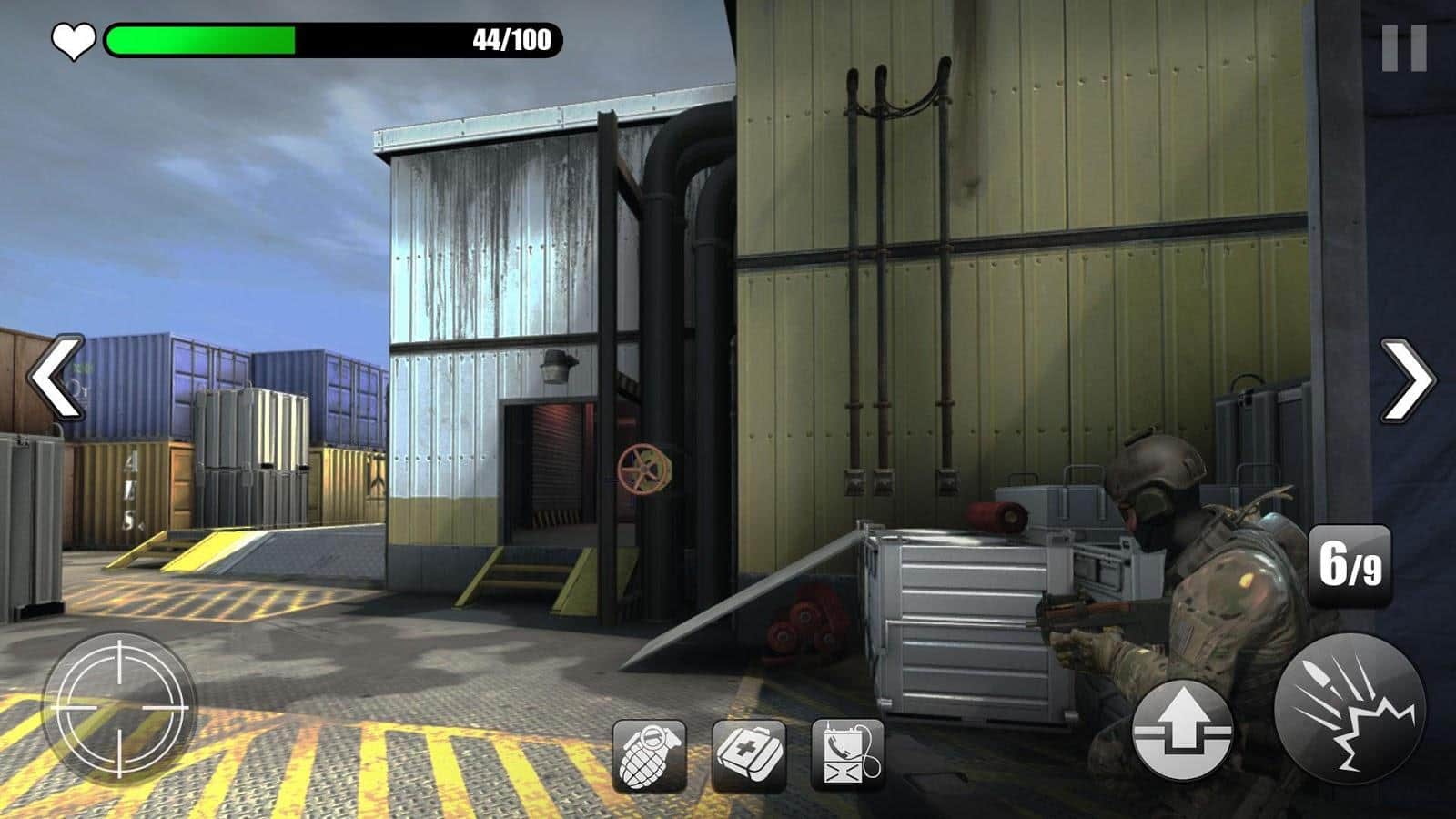The image size is (1456, 819).
Task: Tap the crosshair aim button
Action: coord(119,706)
